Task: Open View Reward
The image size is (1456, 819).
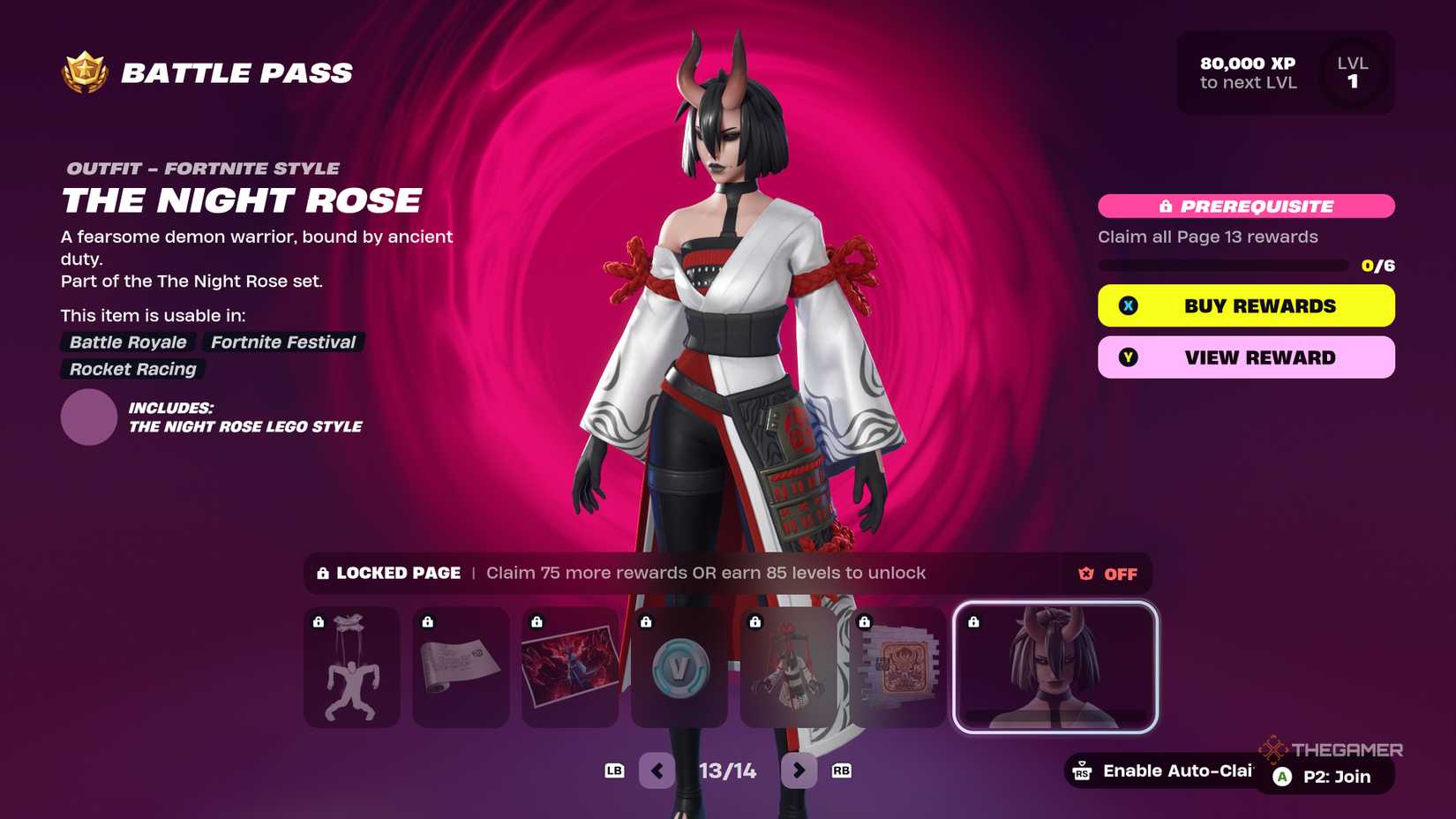Action: coord(1245,357)
